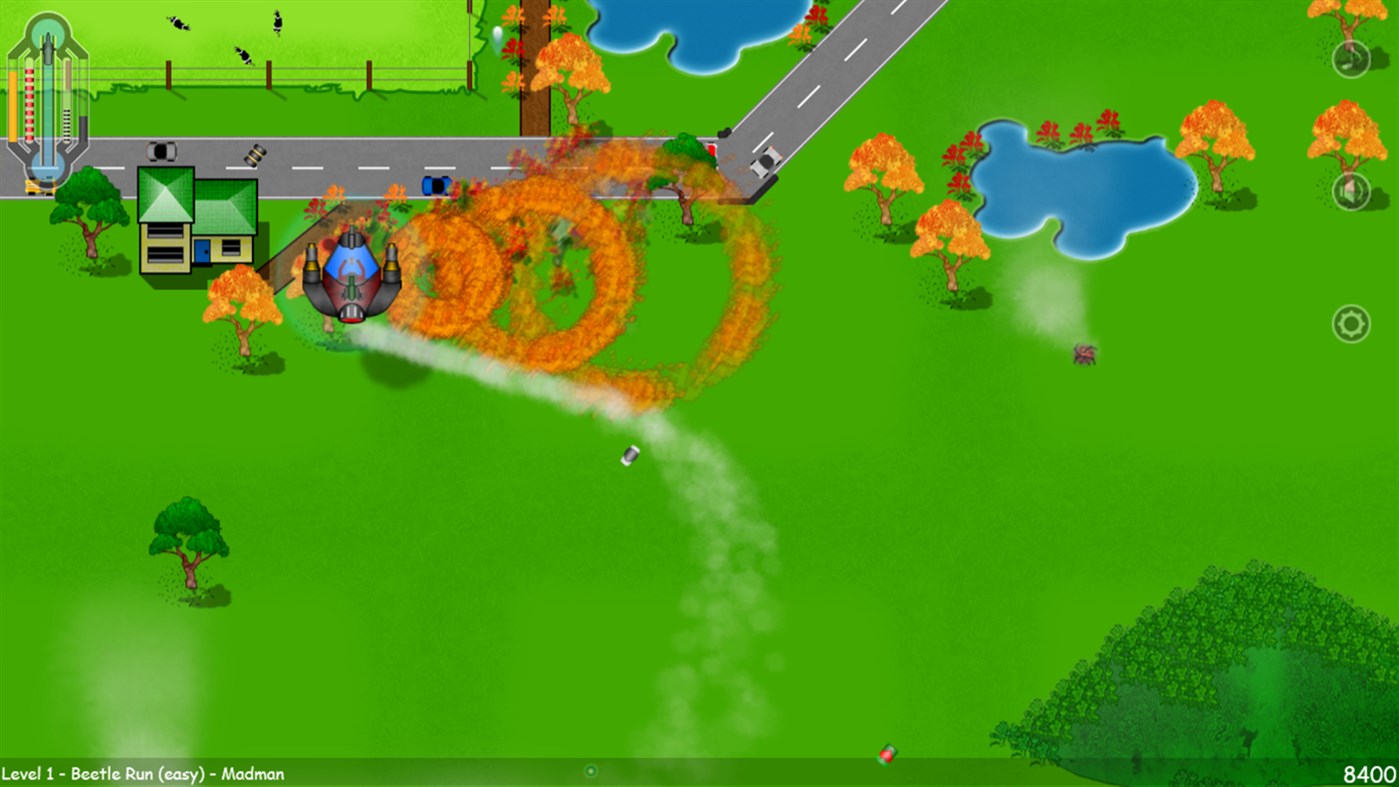
Task: Click the white car at the road junction
Action: 765,162
